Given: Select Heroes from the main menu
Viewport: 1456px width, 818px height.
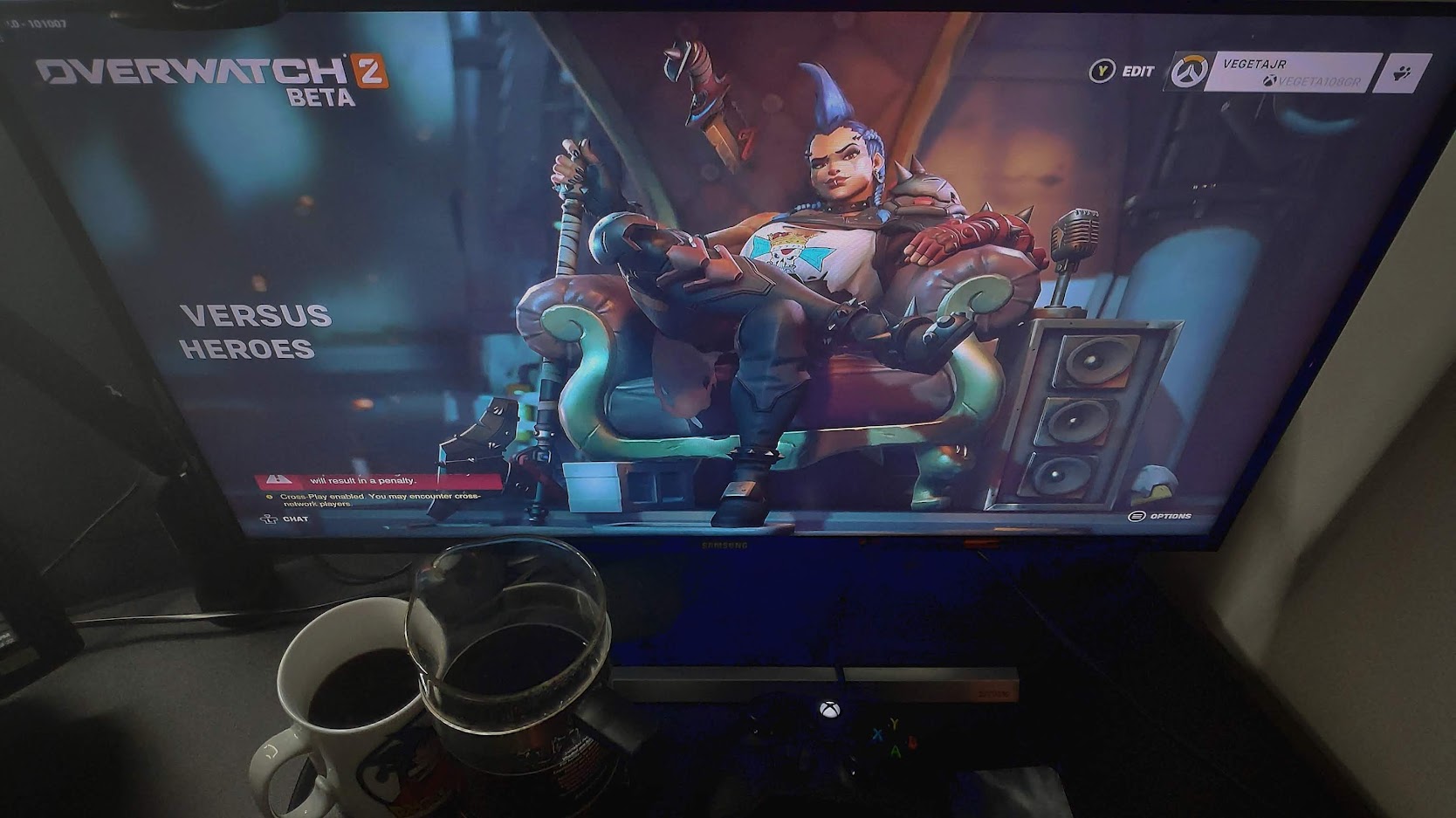Looking at the screenshot, I should click(247, 349).
